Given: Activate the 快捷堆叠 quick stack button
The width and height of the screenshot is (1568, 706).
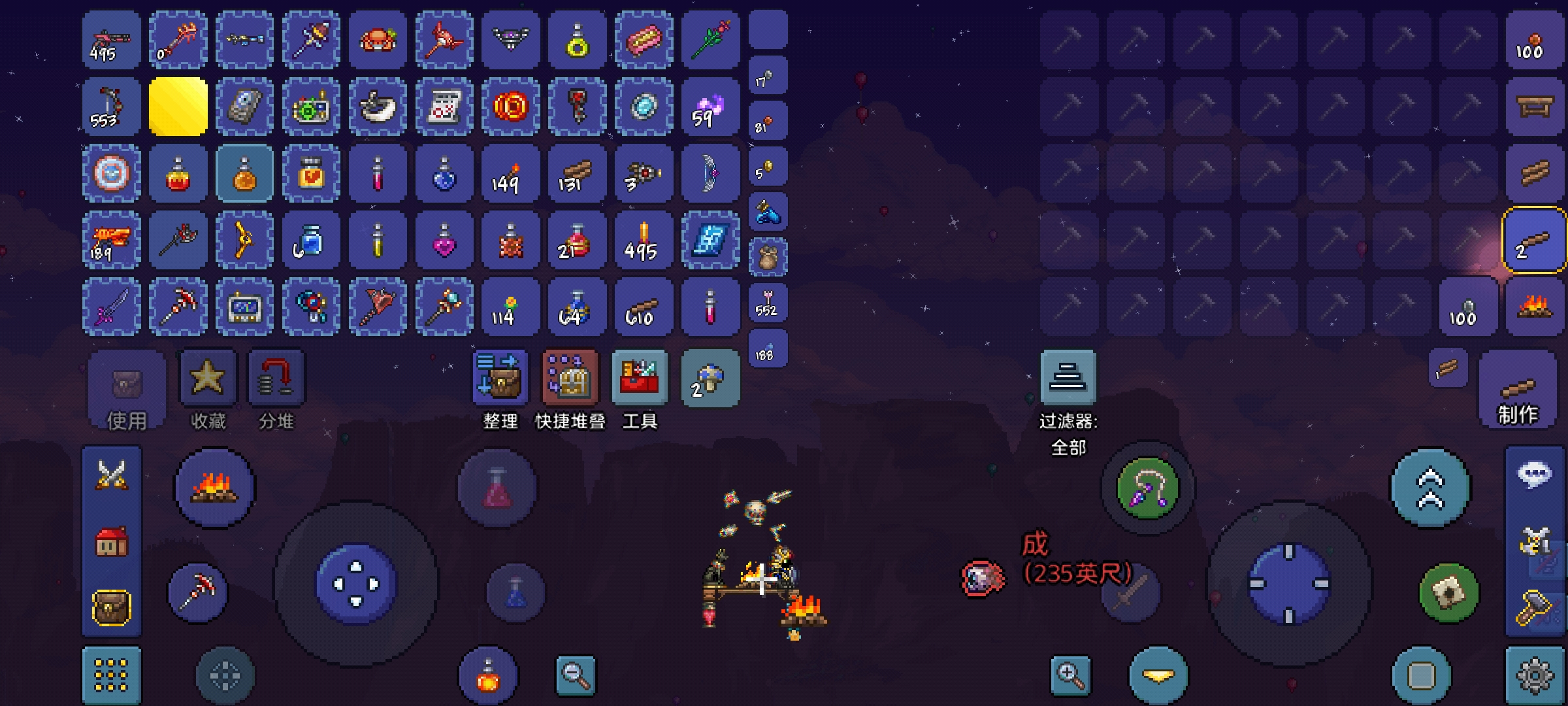Looking at the screenshot, I should pyautogui.click(x=570, y=378).
